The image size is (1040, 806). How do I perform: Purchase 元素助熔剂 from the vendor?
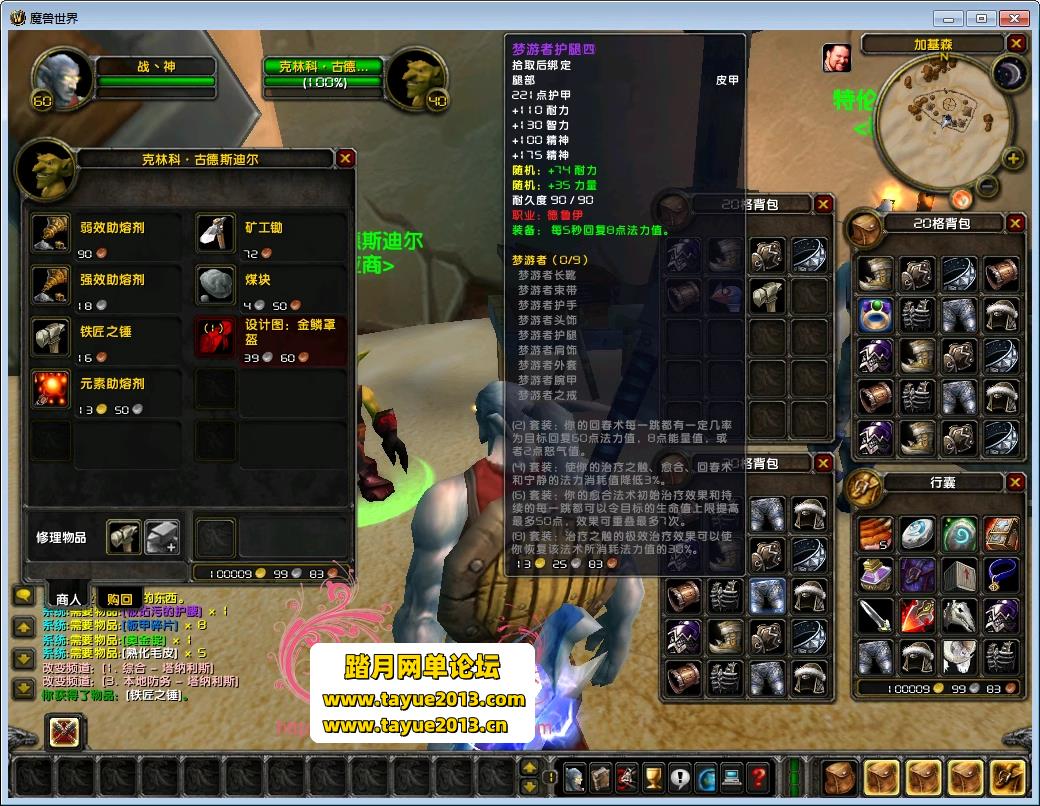tap(50, 388)
